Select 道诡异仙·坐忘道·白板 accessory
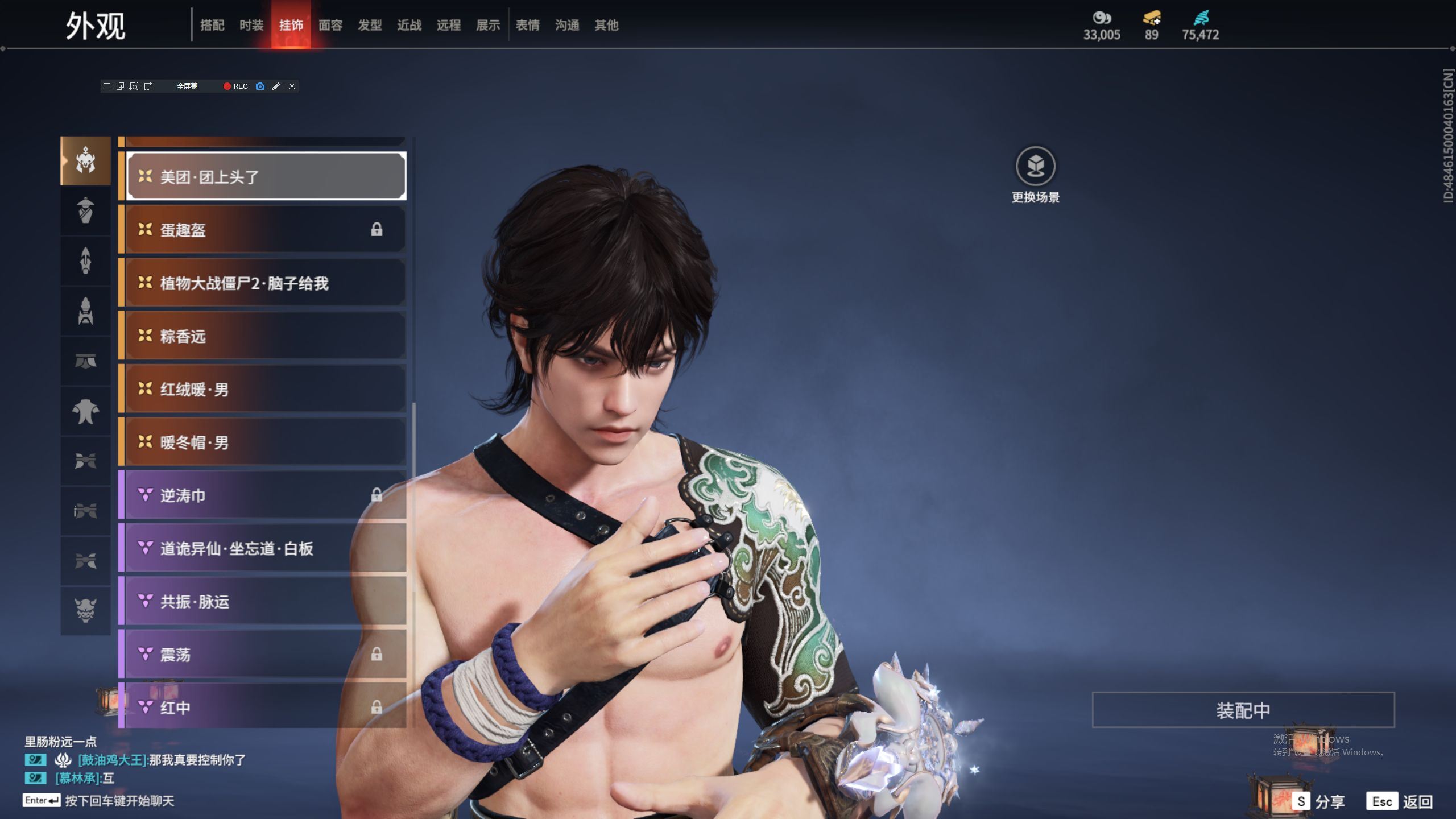Screen dimensions: 1456x819 [266, 549]
